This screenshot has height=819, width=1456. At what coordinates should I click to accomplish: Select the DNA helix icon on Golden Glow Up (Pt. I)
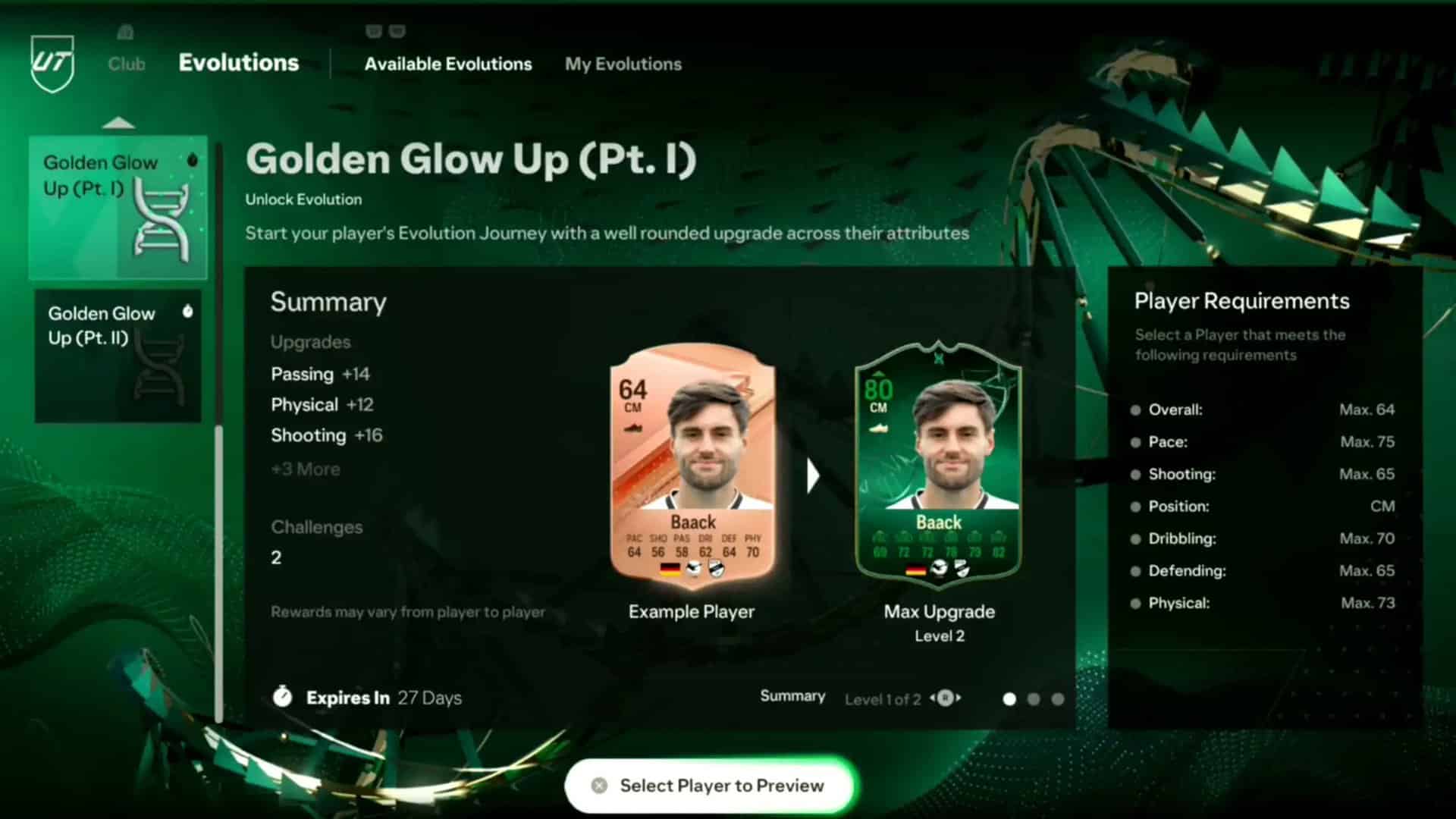point(160,218)
